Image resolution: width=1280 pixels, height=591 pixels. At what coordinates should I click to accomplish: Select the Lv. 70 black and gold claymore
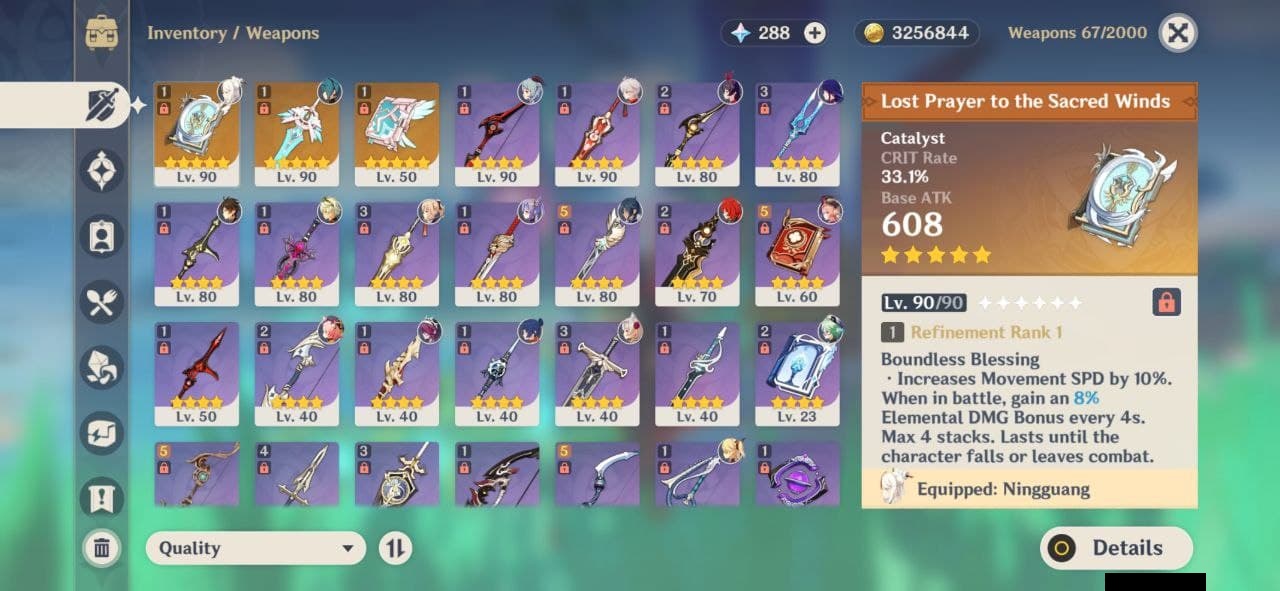pyautogui.click(x=697, y=254)
